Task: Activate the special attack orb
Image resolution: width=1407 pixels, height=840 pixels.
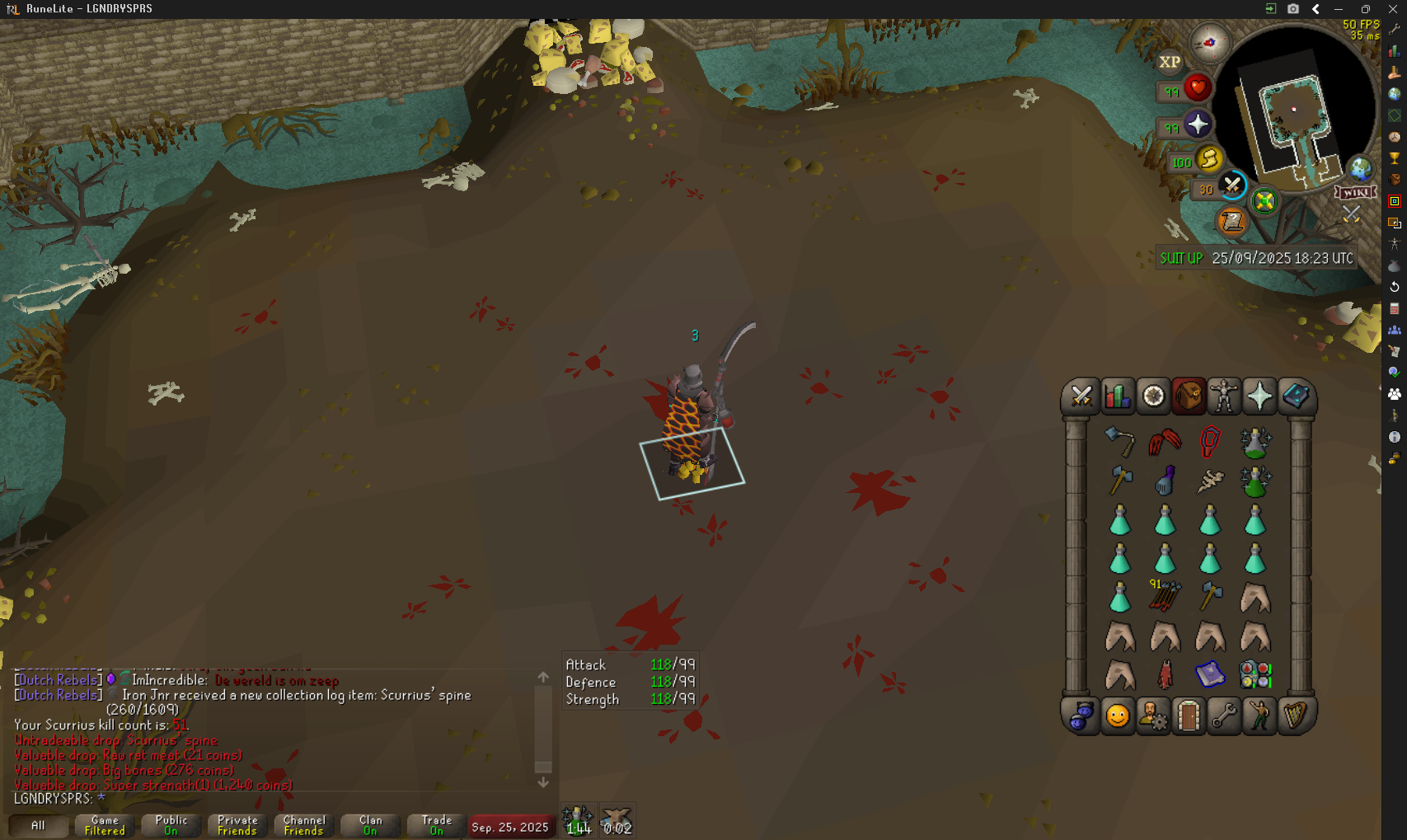Action: (1232, 185)
